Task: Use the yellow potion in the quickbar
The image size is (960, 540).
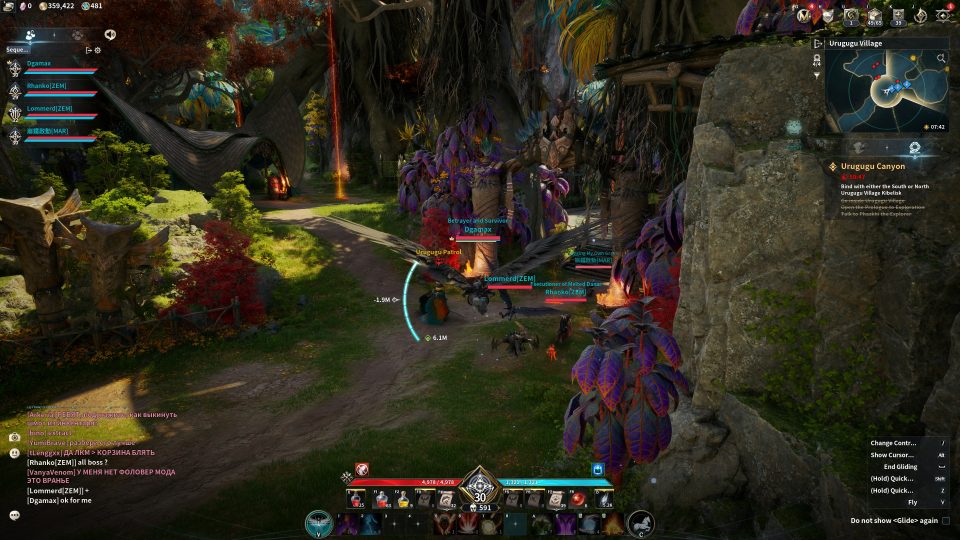Action: 404,500
